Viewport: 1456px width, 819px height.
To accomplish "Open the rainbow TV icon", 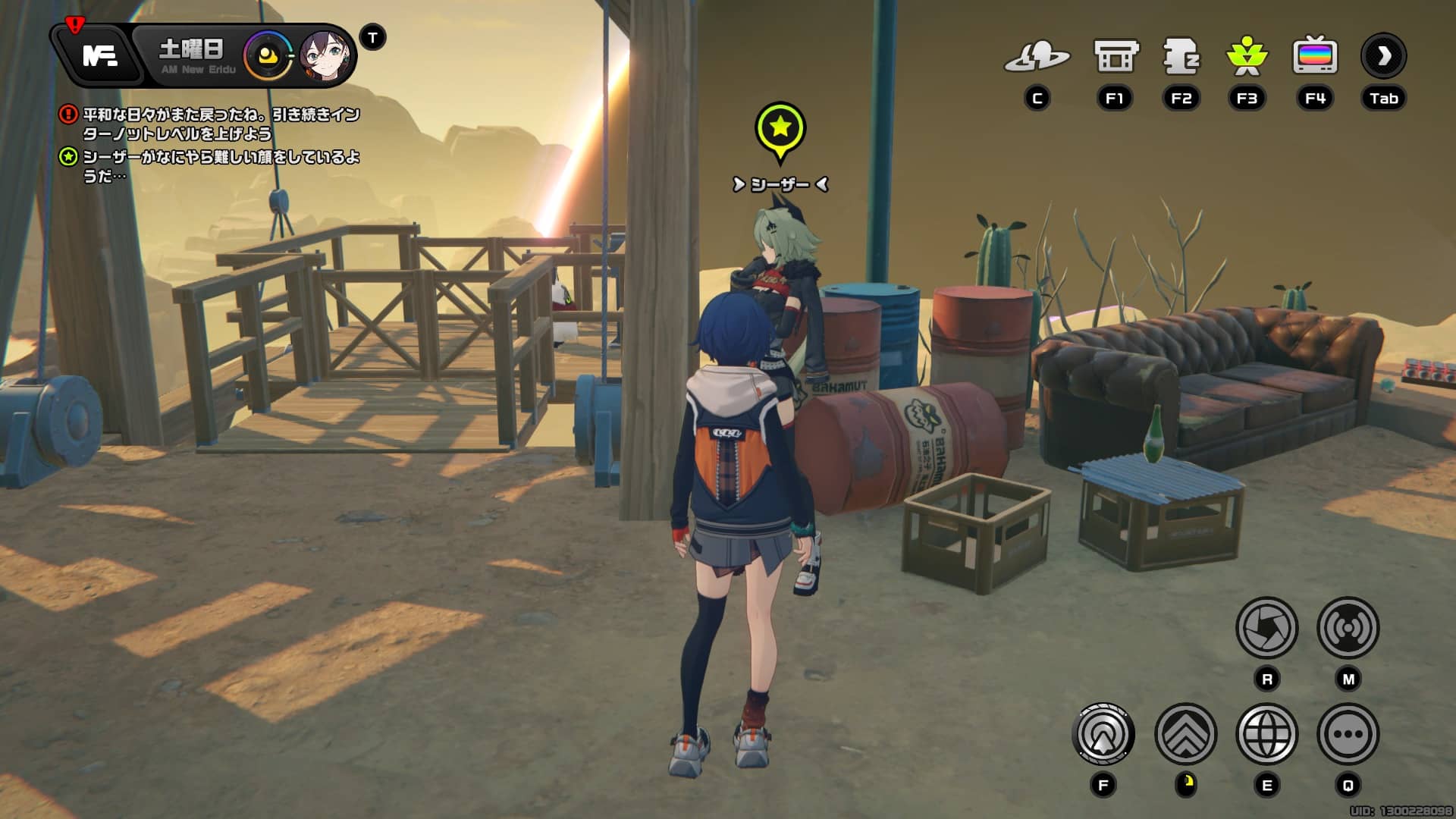I will (1314, 56).
